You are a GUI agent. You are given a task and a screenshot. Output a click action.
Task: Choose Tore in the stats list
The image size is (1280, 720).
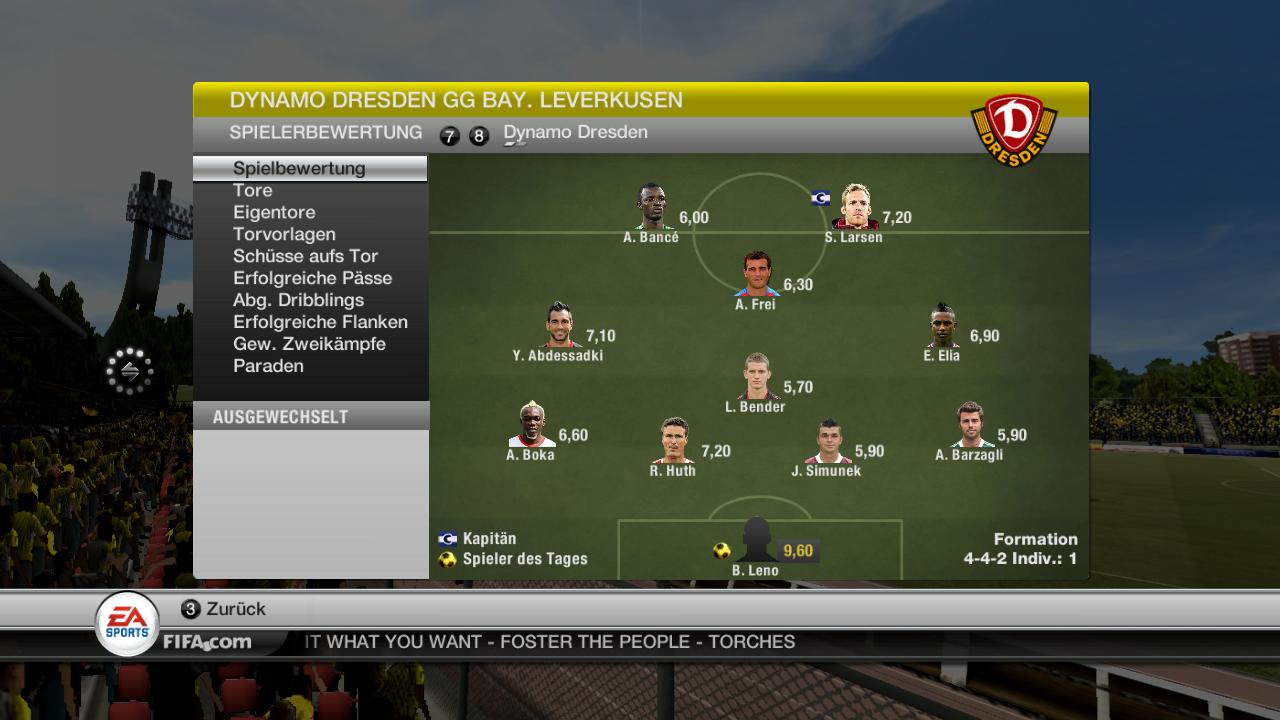(253, 190)
